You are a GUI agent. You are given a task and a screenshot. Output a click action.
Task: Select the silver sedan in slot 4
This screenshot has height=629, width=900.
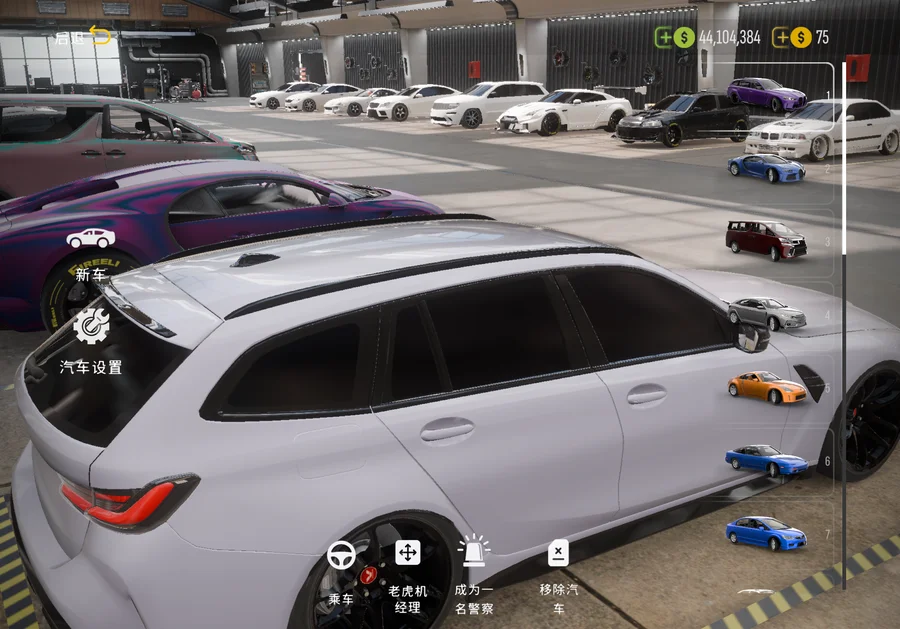pyautogui.click(x=766, y=313)
